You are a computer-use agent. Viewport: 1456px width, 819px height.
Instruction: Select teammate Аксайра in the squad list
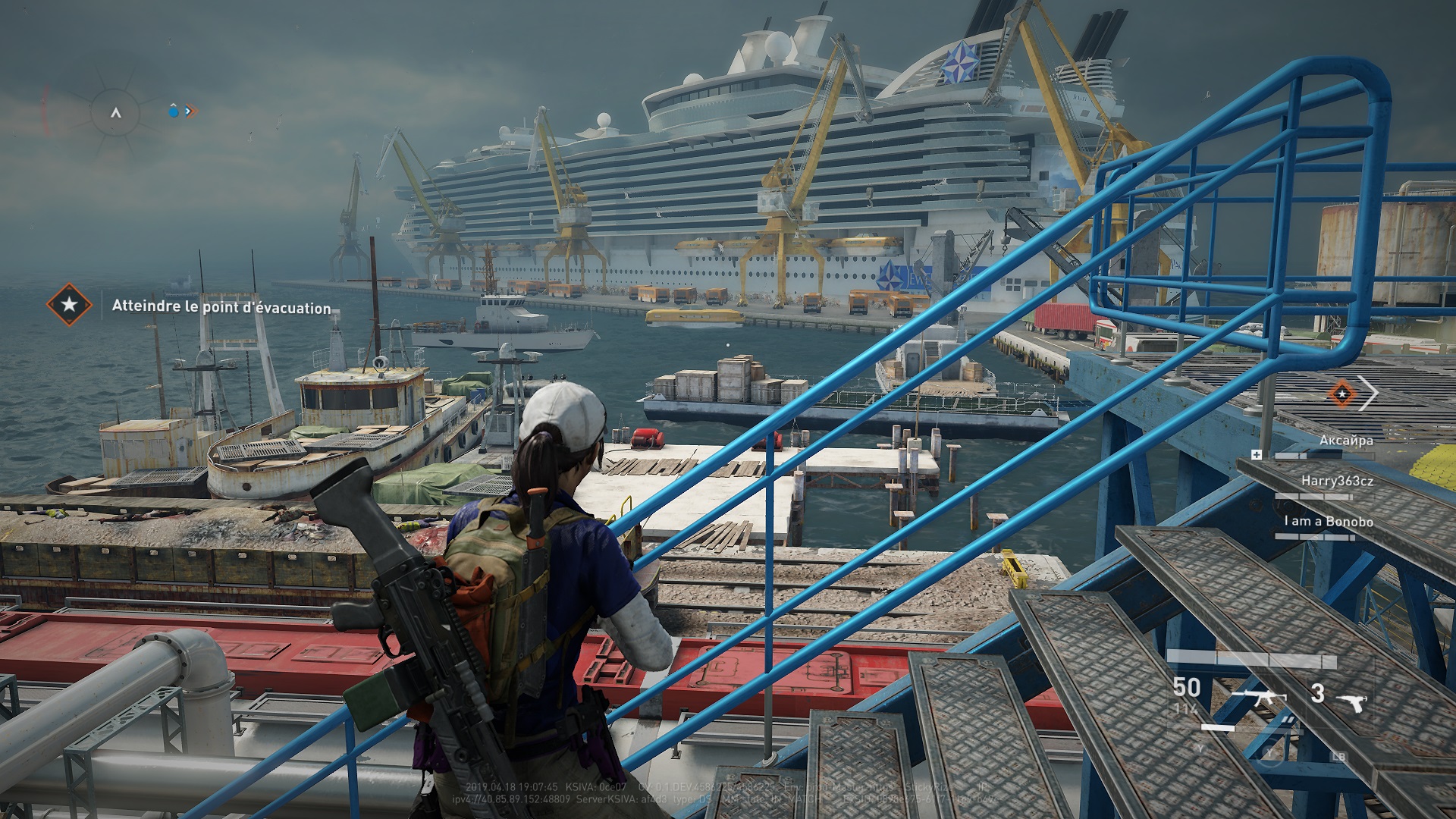[x=1345, y=441]
